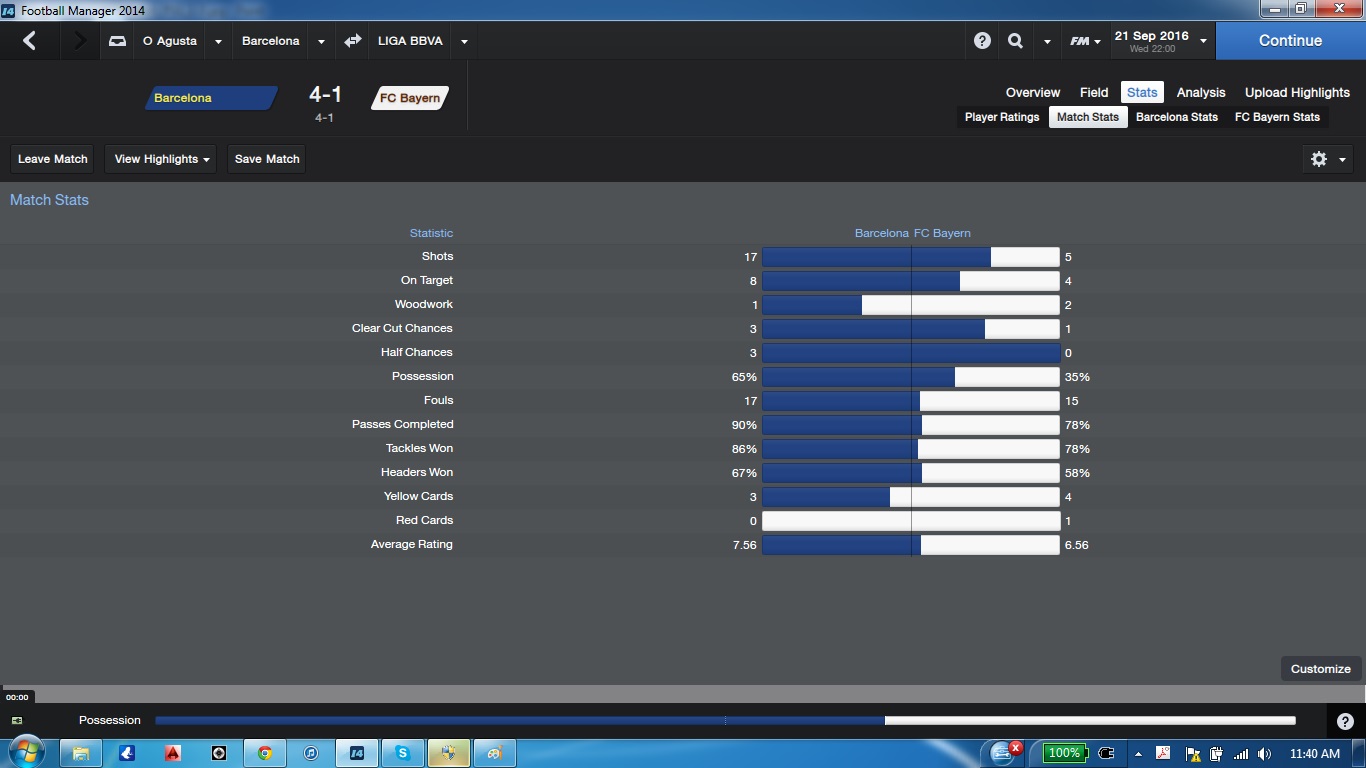Leave the match
Screen dimensions: 1366x768
(53, 159)
